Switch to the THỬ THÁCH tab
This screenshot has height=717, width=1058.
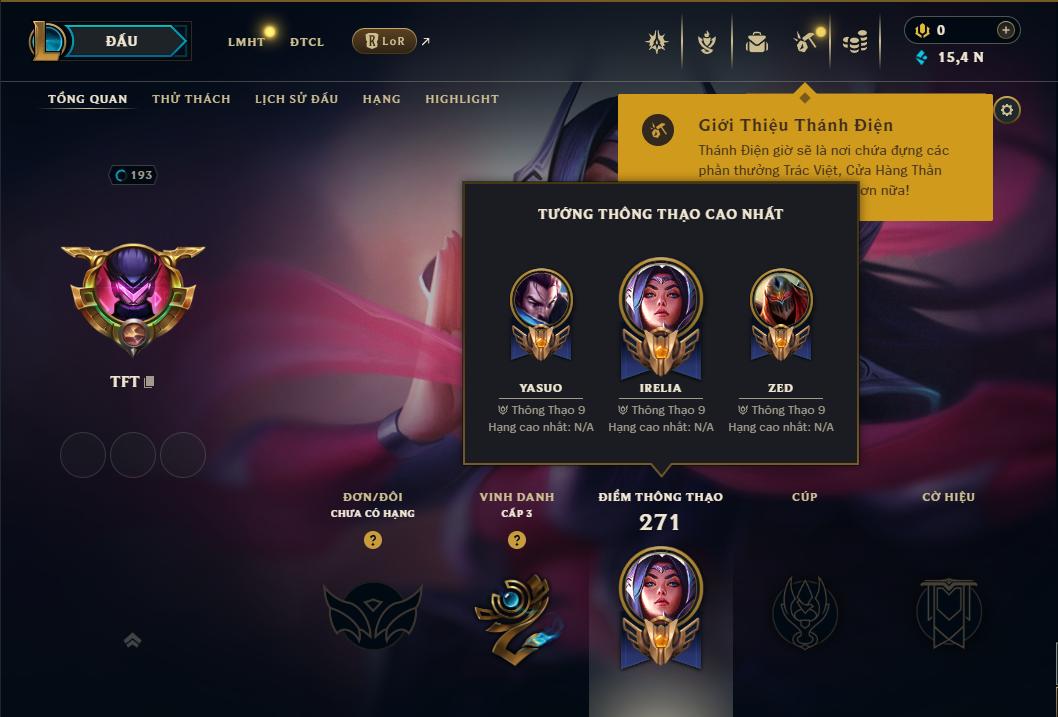tap(191, 99)
